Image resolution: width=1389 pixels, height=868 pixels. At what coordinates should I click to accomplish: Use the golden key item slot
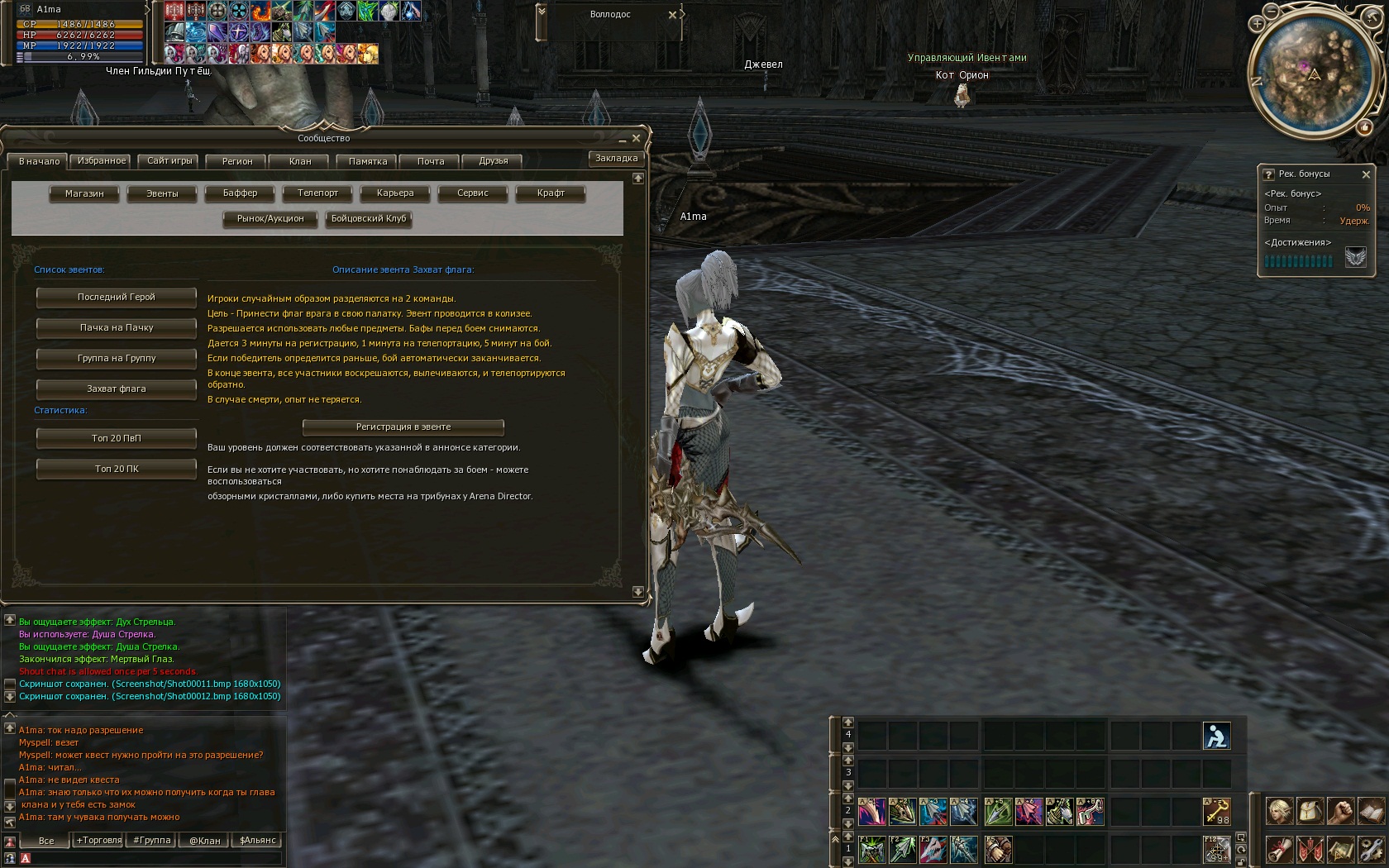[1216, 811]
